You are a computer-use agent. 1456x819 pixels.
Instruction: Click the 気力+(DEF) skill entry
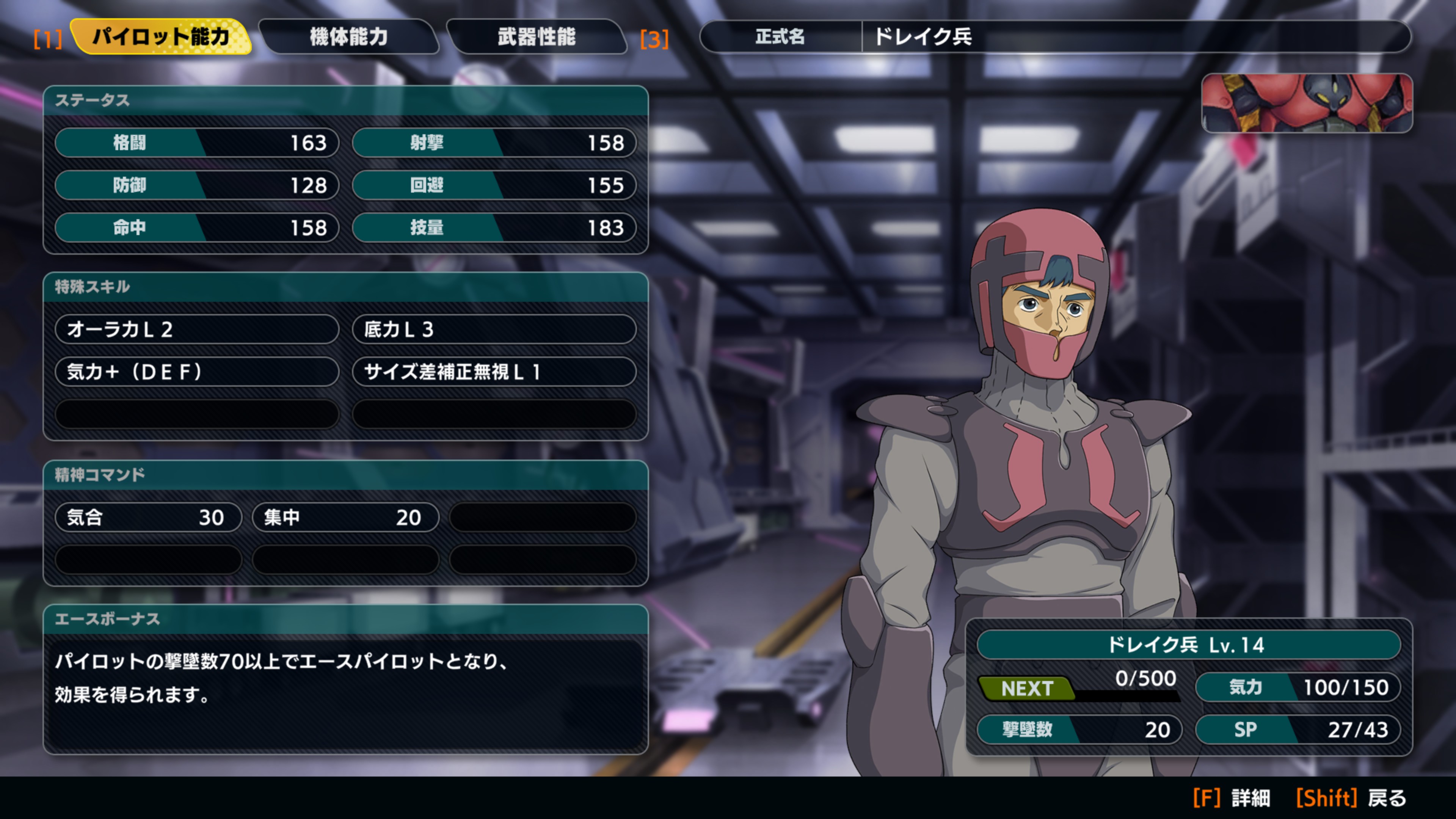point(197,371)
